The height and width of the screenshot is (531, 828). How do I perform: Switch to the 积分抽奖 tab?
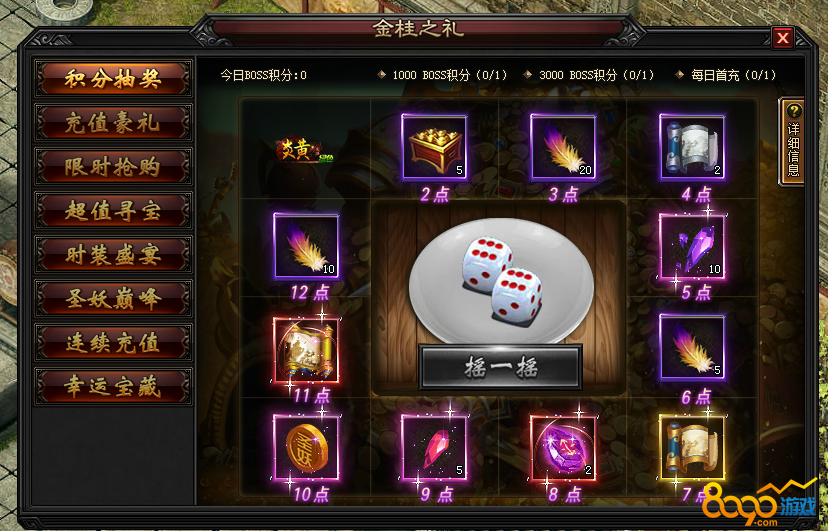tap(112, 79)
